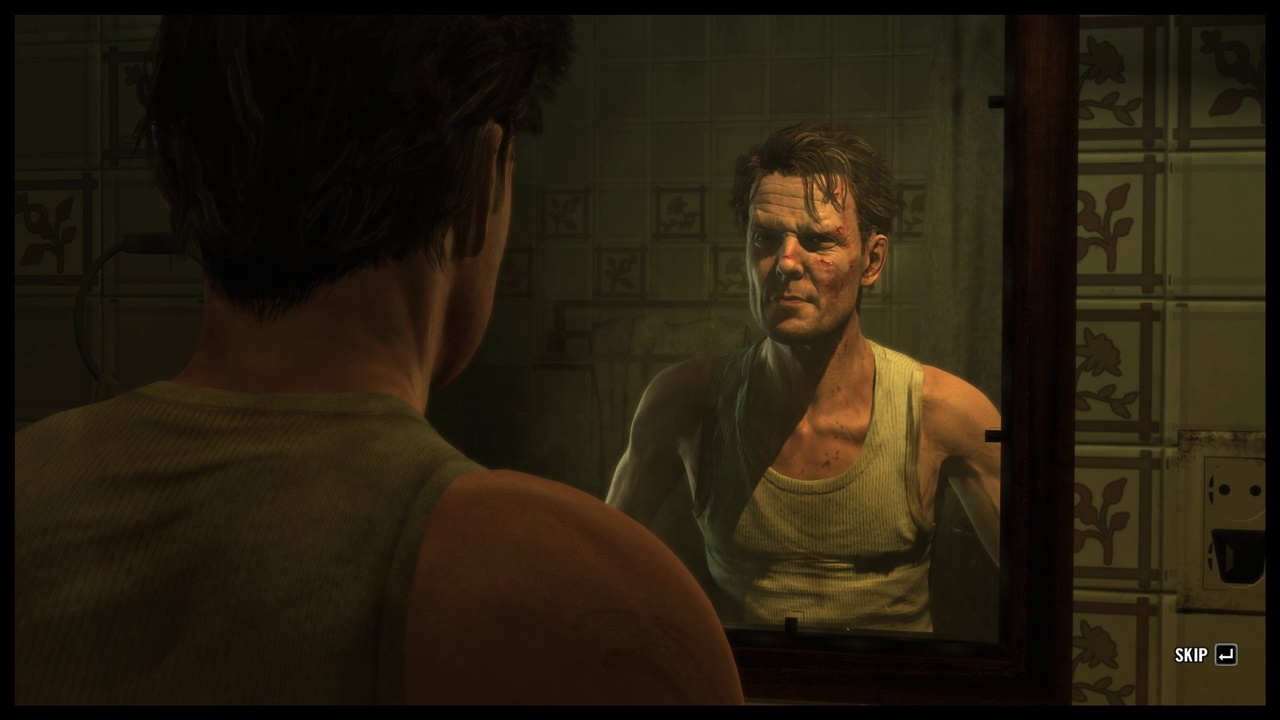Click the Enter key icon beside SKIP

pos(1228,655)
